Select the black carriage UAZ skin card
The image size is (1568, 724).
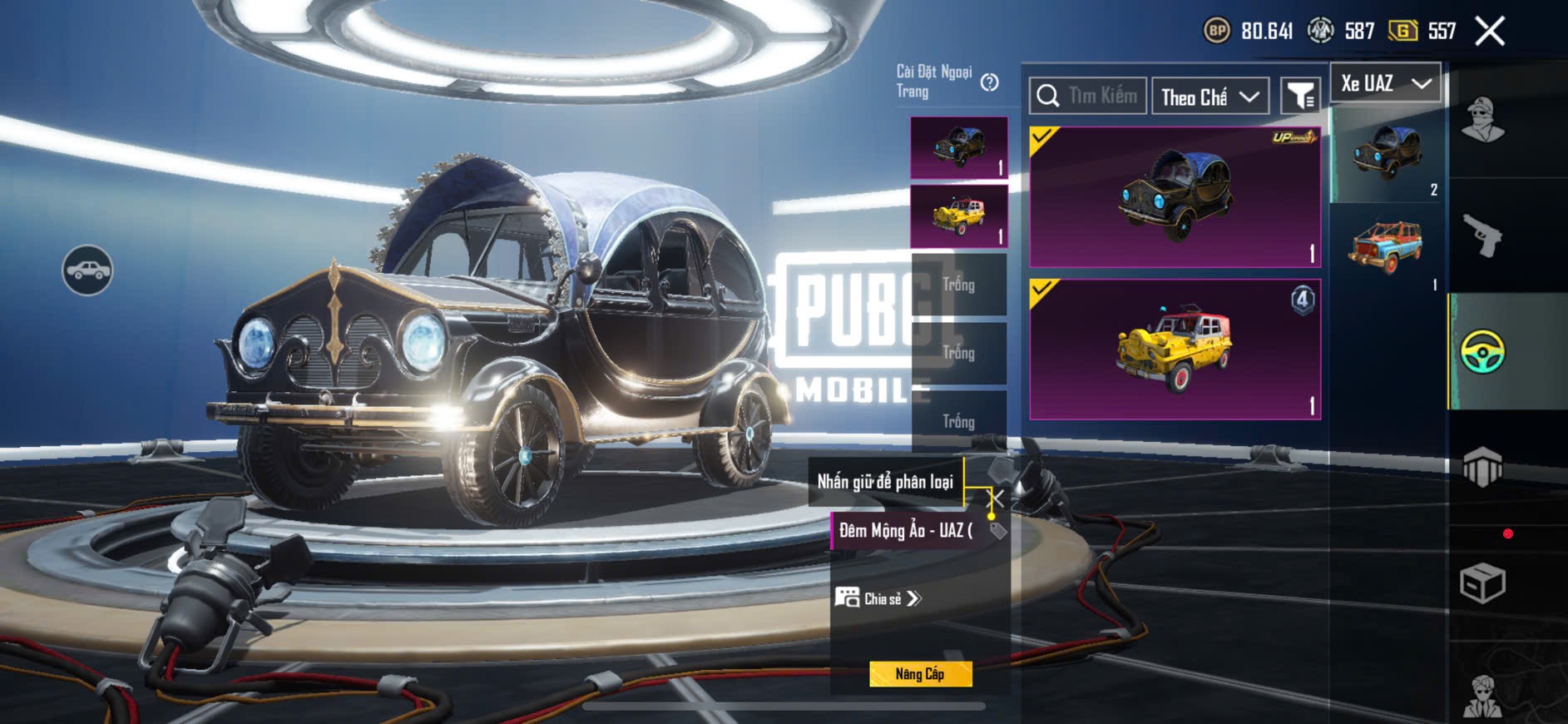[x=1175, y=197]
